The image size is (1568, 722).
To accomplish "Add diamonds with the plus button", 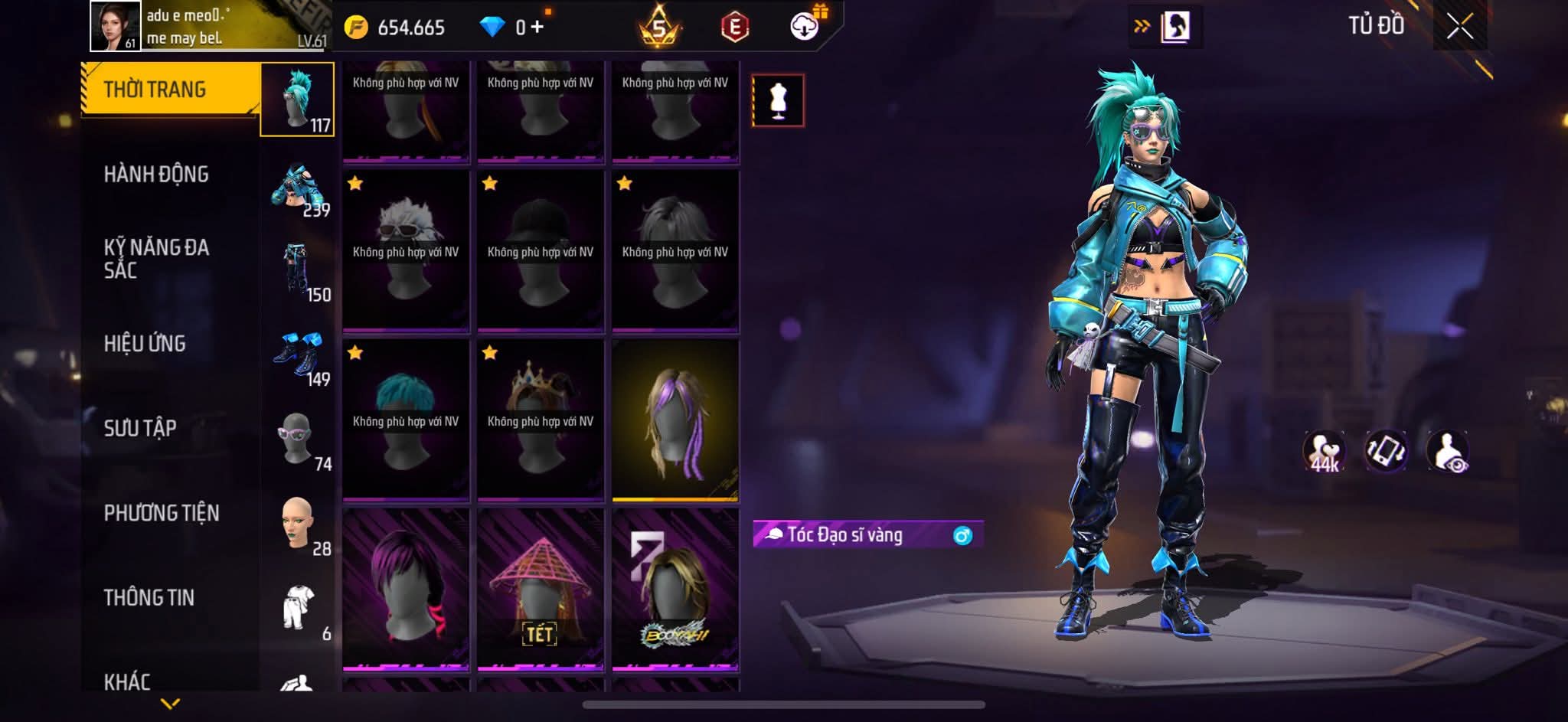I will (537, 28).
